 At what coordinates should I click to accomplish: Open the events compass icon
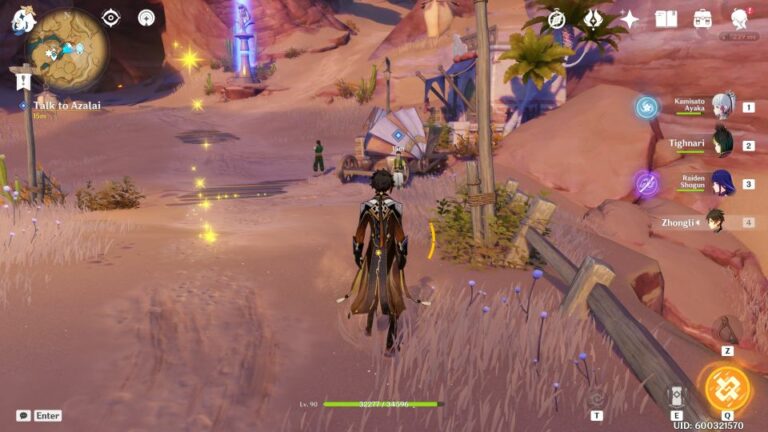point(558,18)
